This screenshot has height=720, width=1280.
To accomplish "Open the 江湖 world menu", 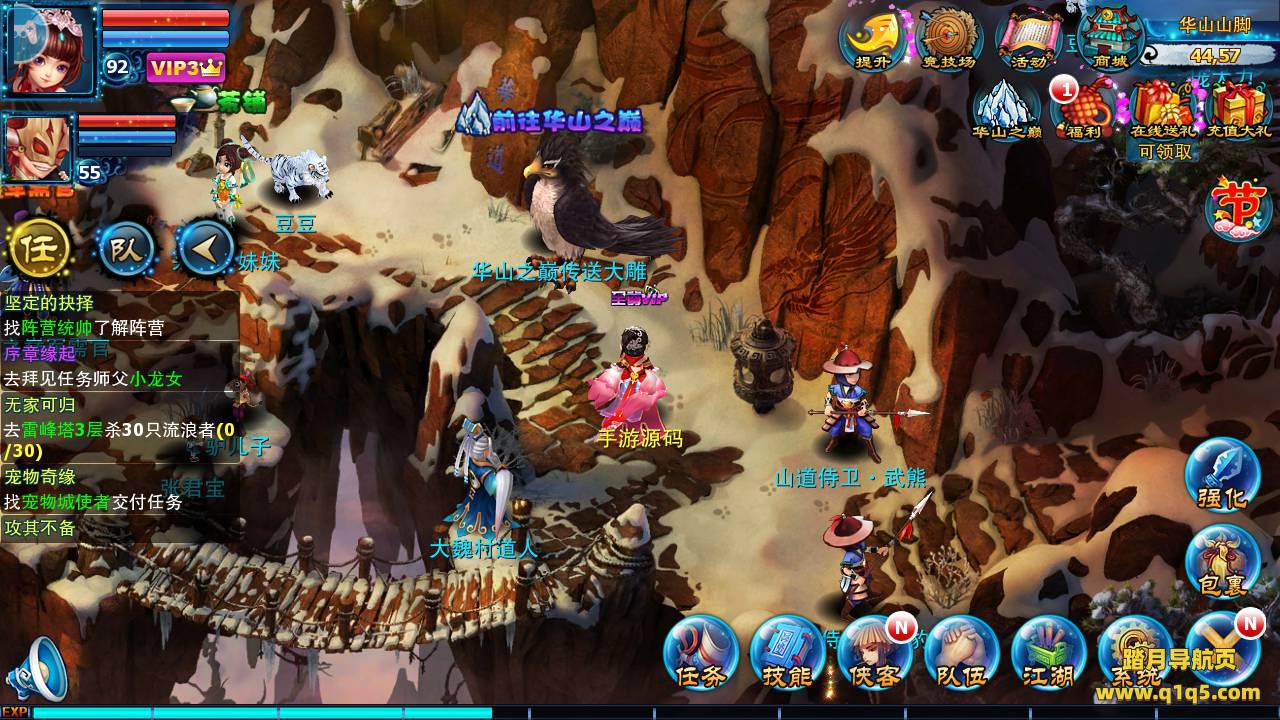I will (x=1048, y=652).
